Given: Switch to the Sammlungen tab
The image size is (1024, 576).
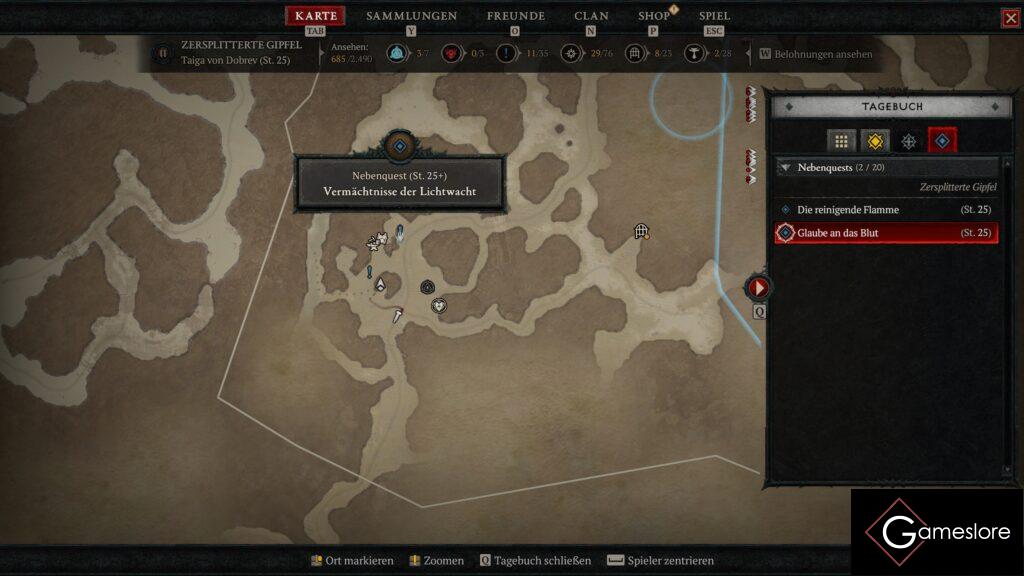Looking at the screenshot, I should (x=411, y=16).
